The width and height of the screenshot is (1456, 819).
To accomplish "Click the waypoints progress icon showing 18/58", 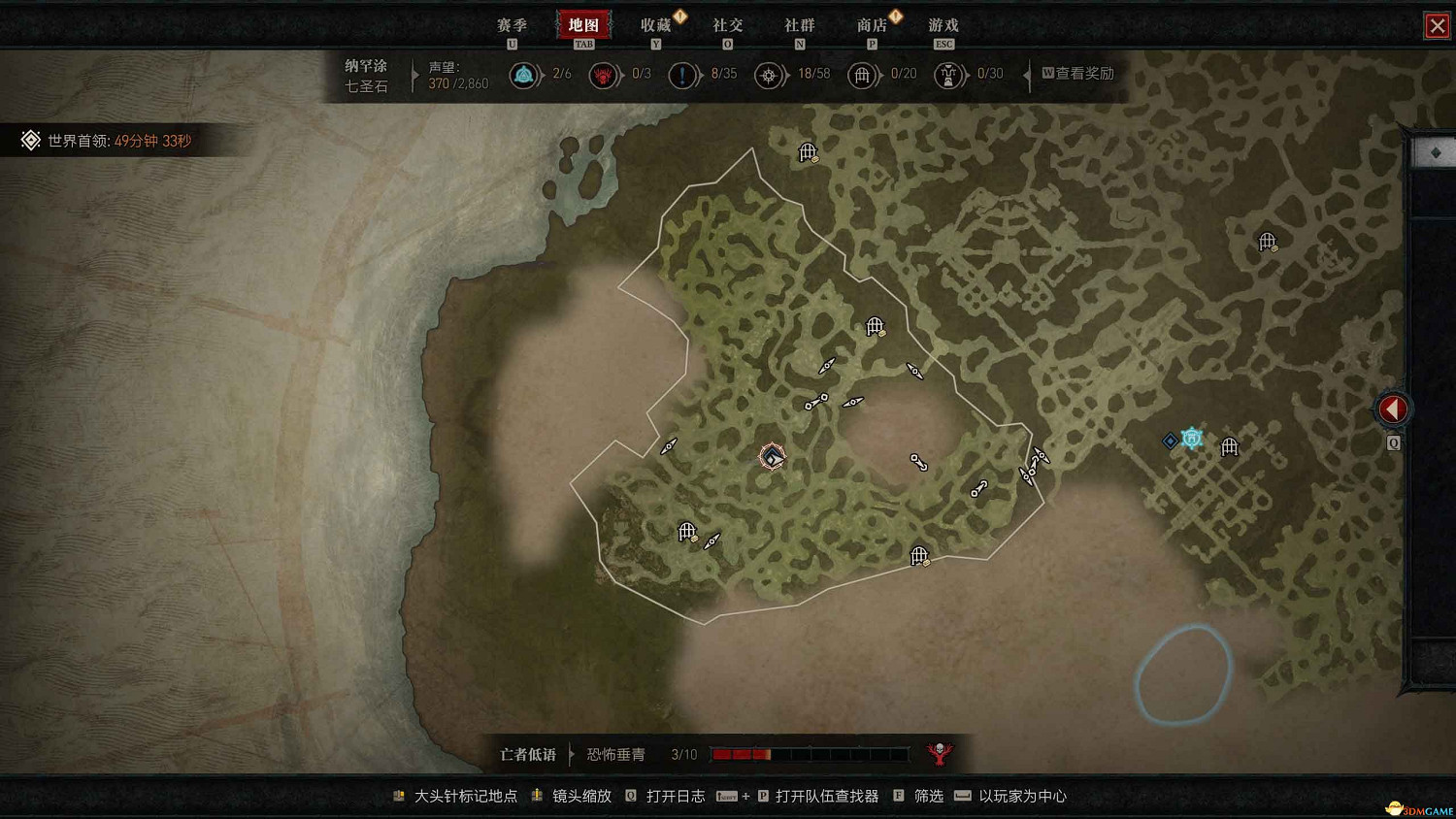I will (770, 75).
